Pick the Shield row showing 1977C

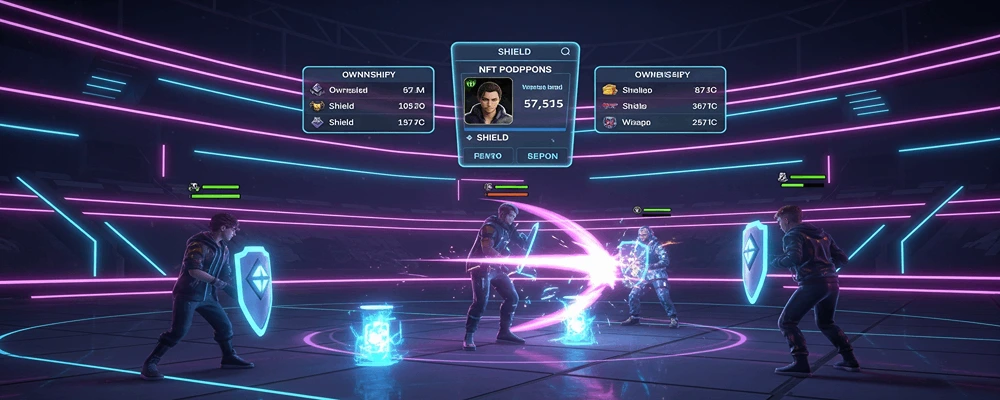tap(369, 122)
